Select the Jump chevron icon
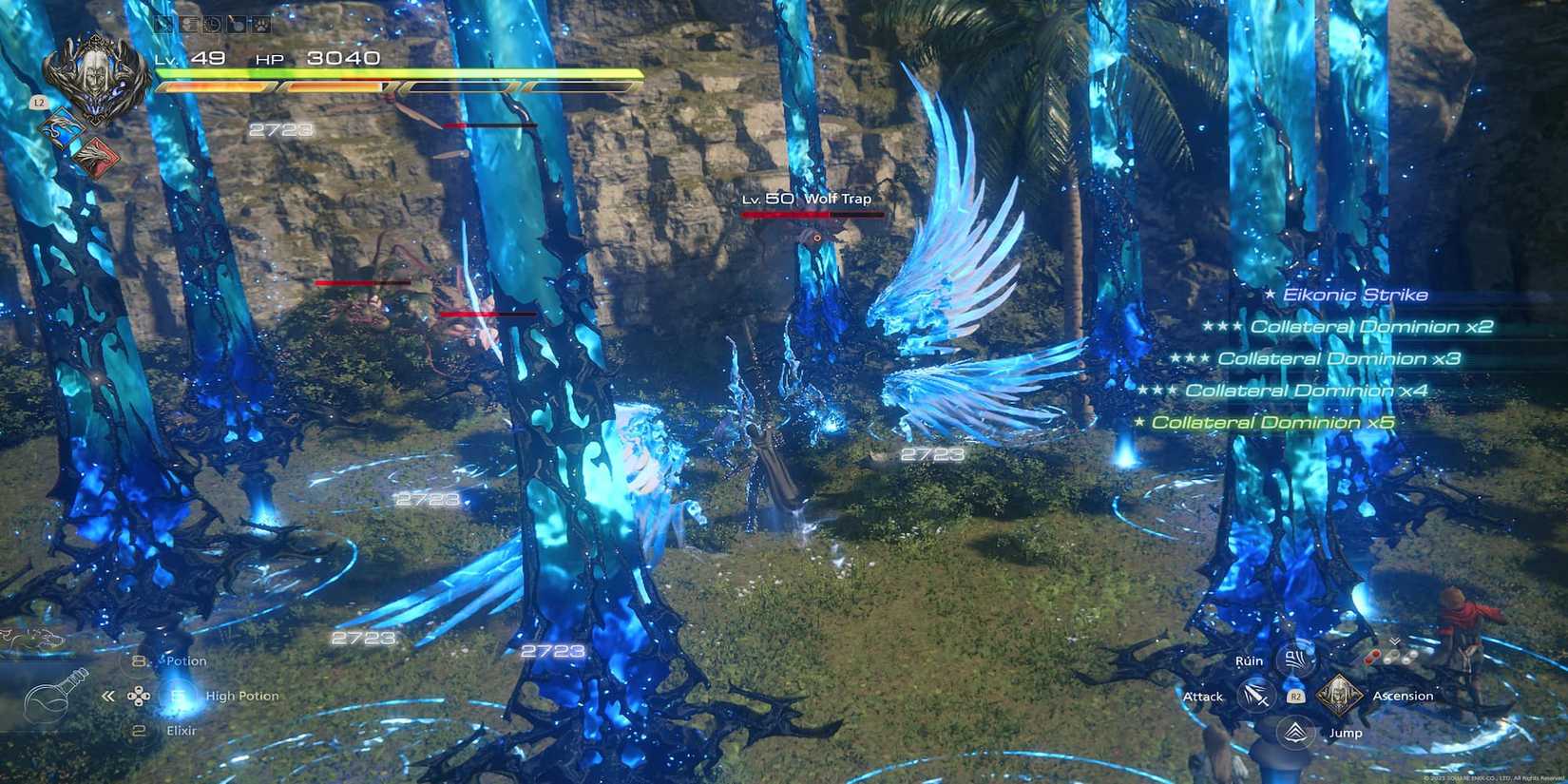Image resolution: width=1568 pixels, height=784 pixels. coord(1294,732)
